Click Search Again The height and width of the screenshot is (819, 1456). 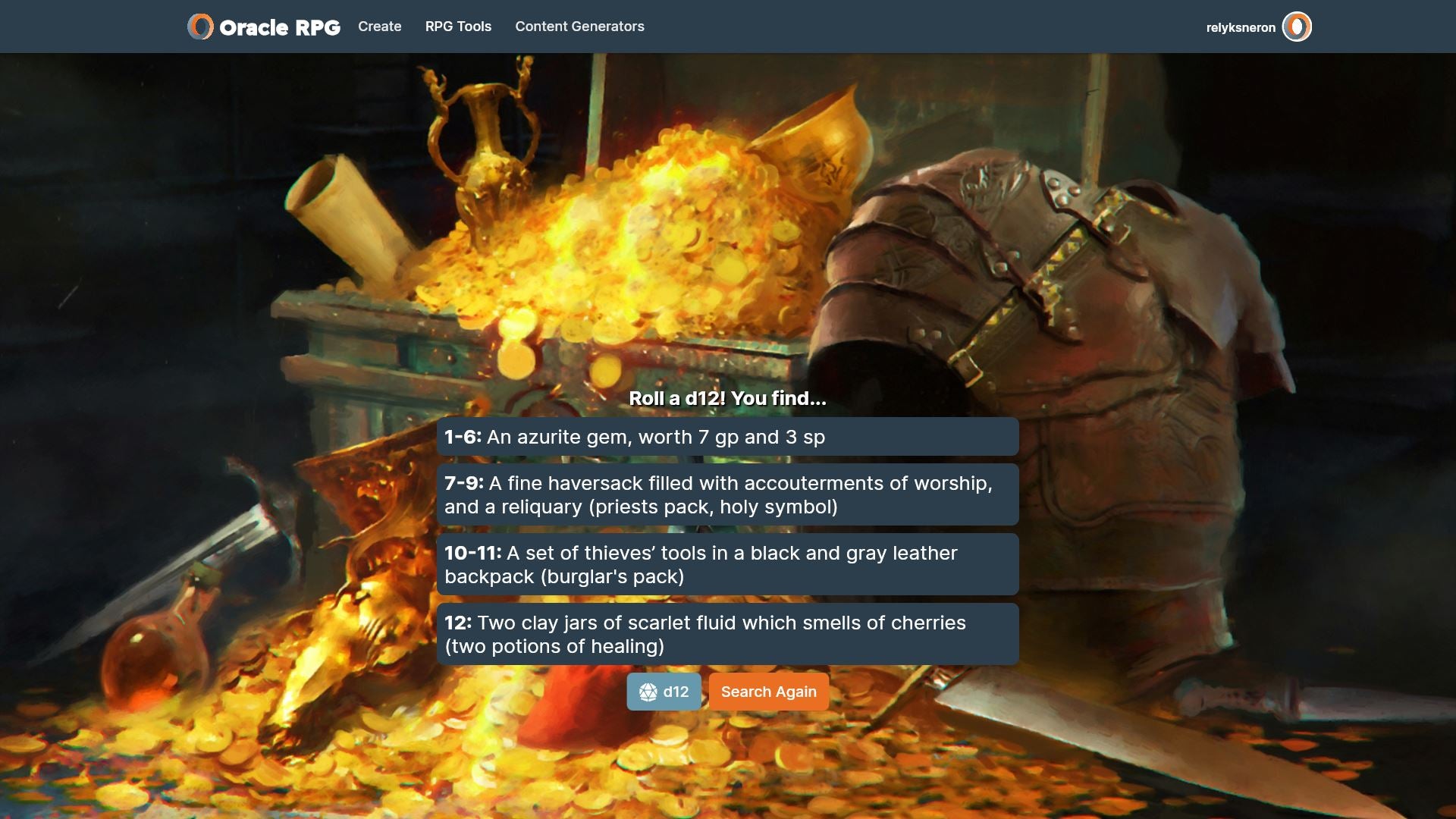768,692
